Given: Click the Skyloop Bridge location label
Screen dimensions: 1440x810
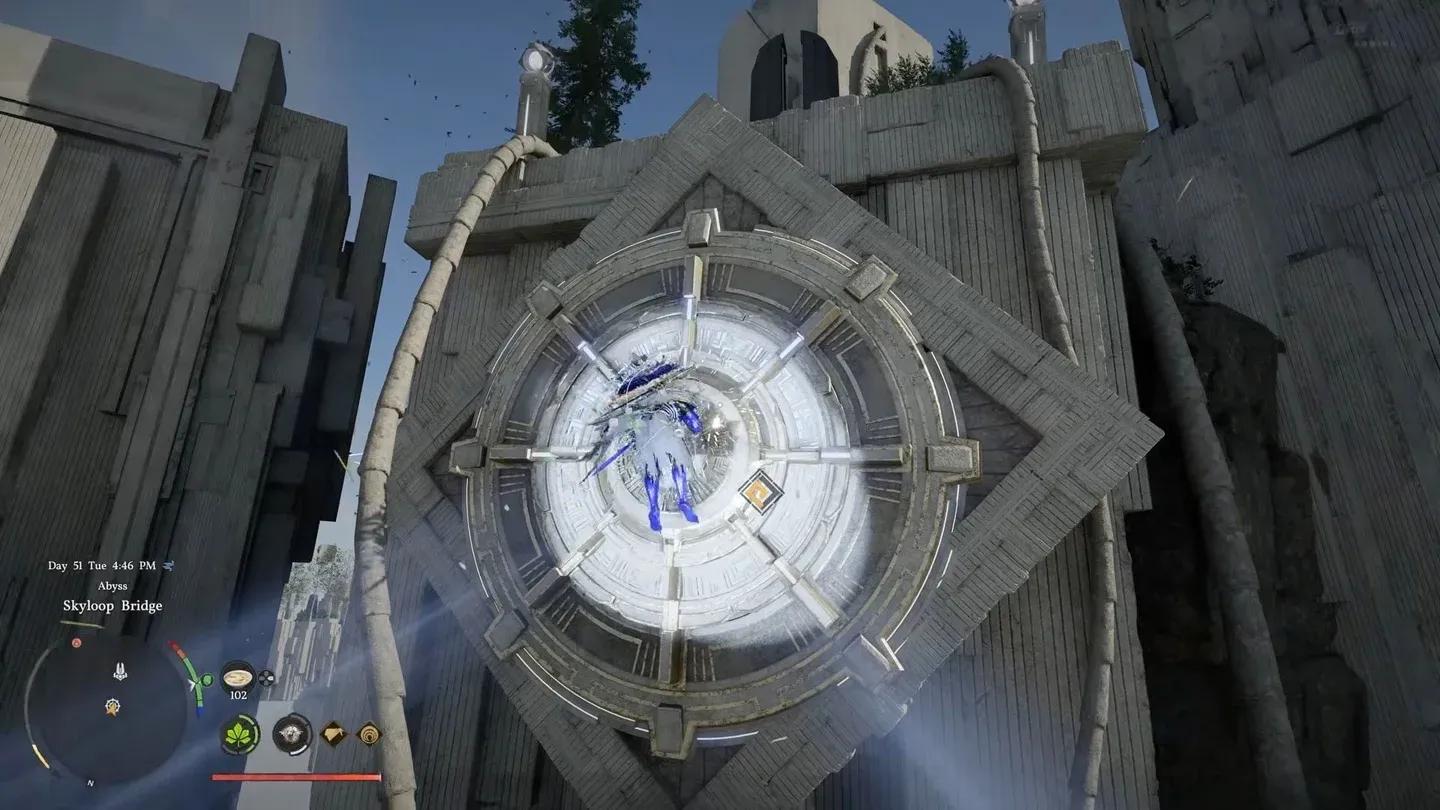Looking at the screenshot, I should (x=113, y=606).
